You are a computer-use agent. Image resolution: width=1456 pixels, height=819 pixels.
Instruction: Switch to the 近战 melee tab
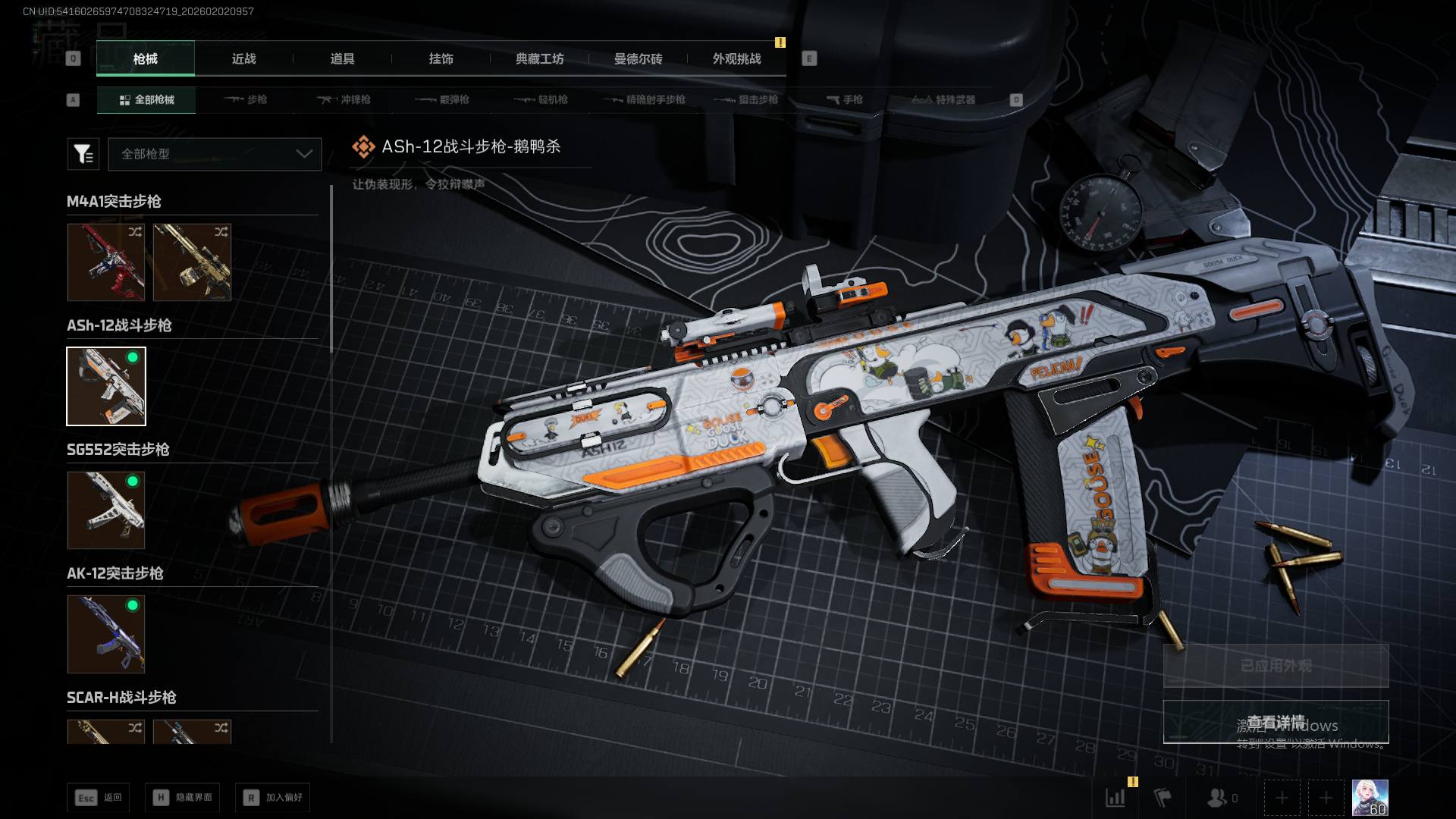tap(243, 58)
